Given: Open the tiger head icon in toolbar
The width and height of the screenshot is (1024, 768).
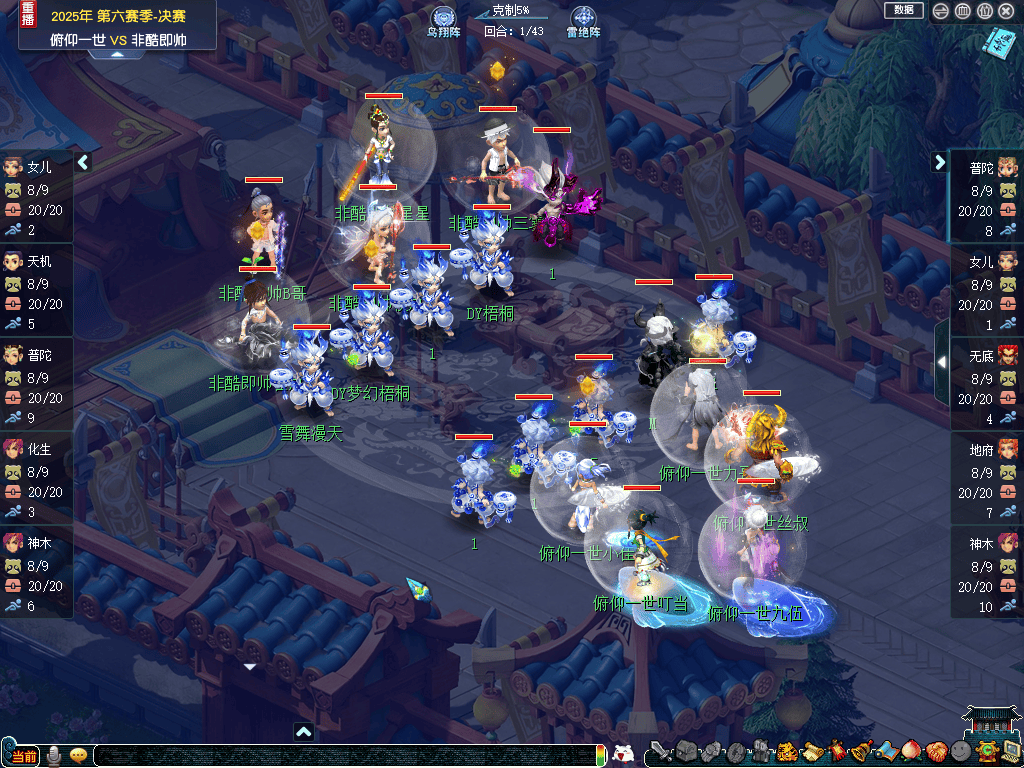Looking at the screenshot, I should (x=787, y=752).
